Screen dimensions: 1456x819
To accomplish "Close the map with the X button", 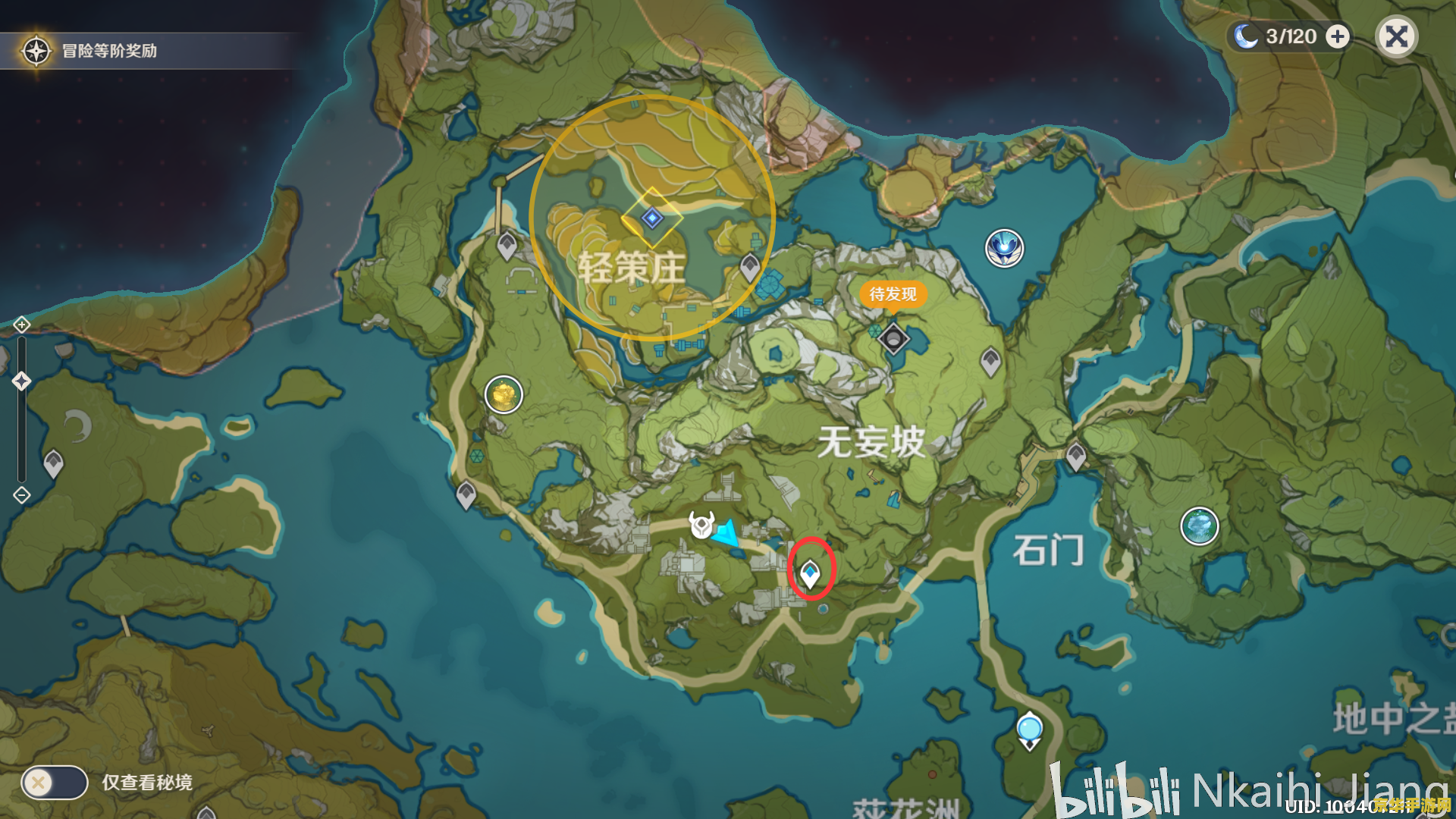I will tap(1398, 36).
